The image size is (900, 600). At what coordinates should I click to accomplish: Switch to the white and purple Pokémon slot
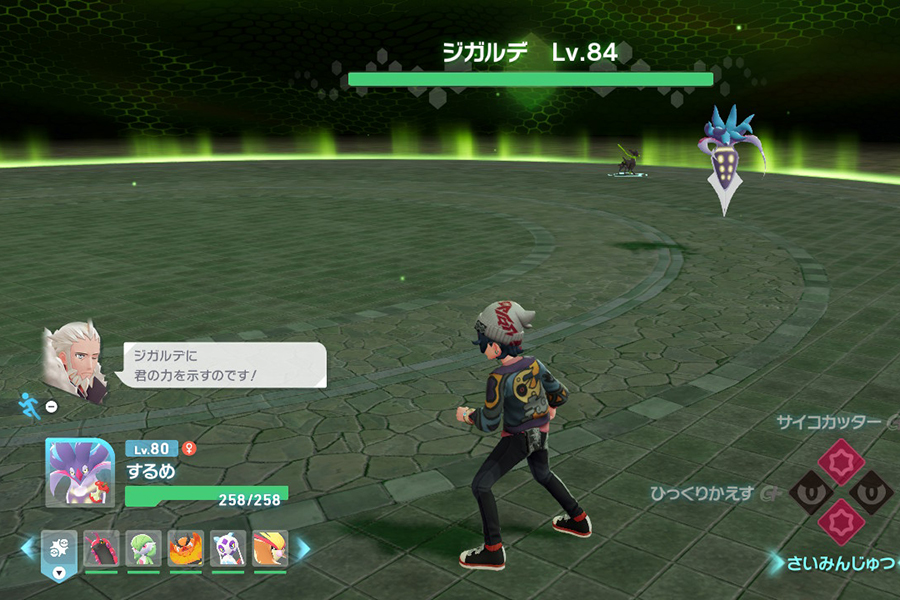228,549
